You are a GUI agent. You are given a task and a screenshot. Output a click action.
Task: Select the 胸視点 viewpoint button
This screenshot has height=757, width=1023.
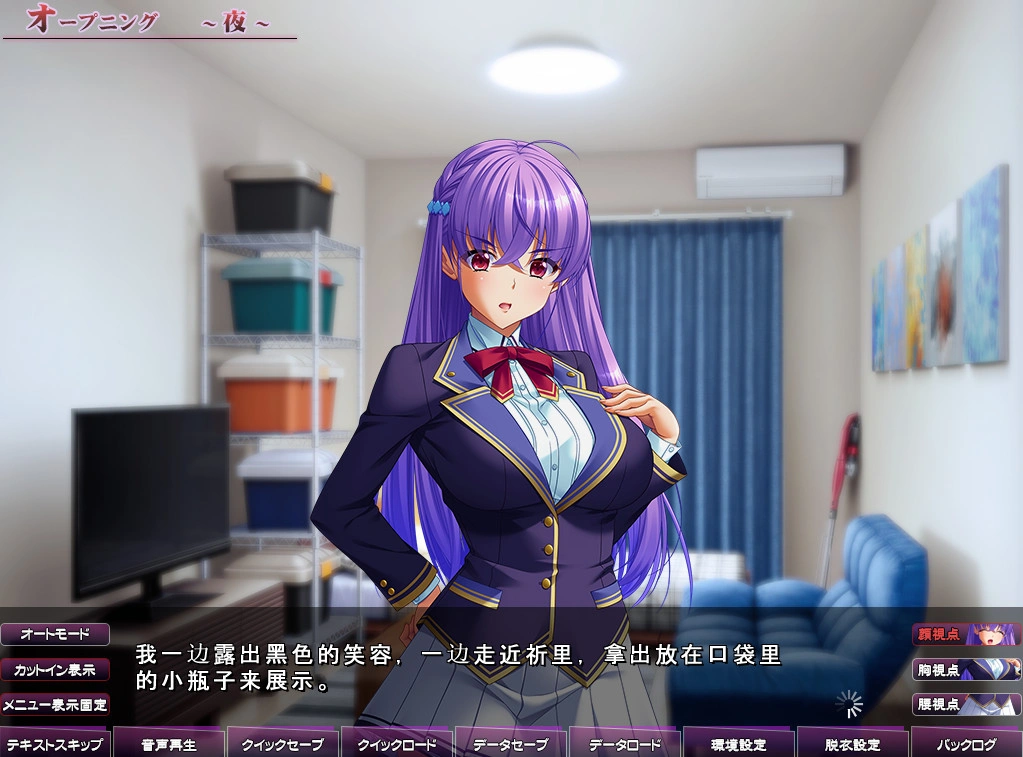(x=966, y=669)
